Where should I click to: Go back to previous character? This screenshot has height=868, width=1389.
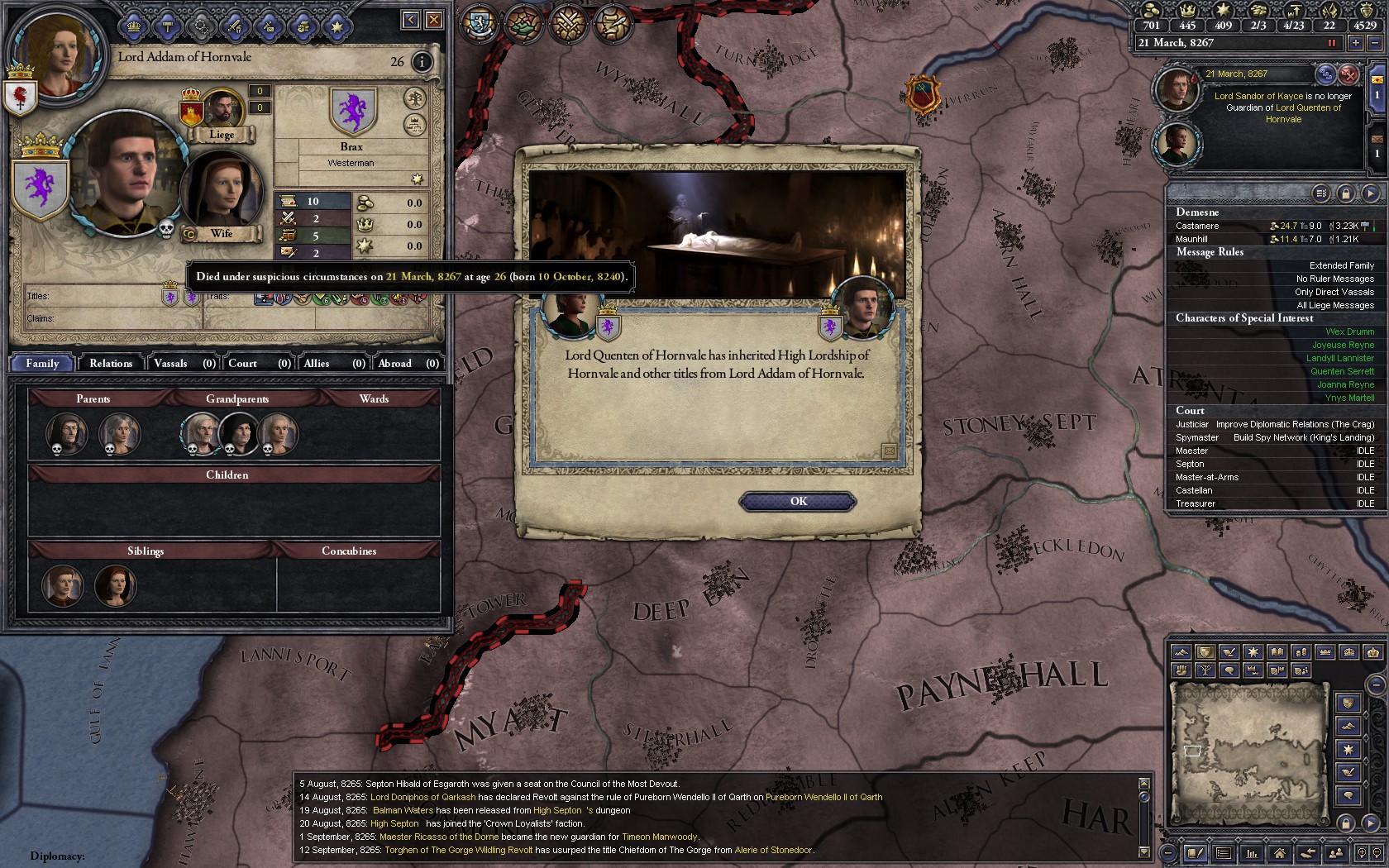tap(411, 20)
